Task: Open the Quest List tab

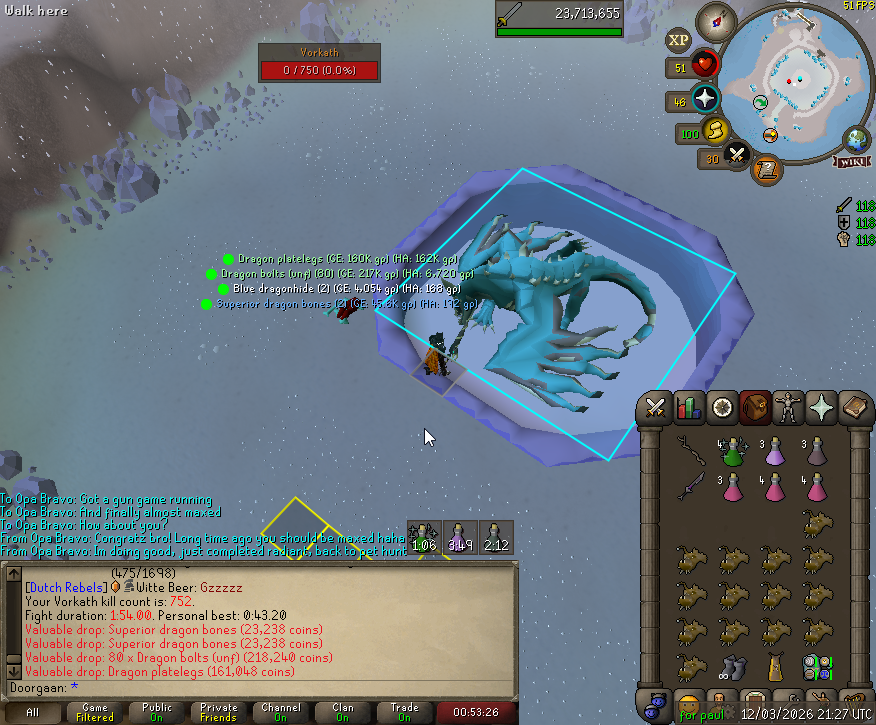Action: 721,407
